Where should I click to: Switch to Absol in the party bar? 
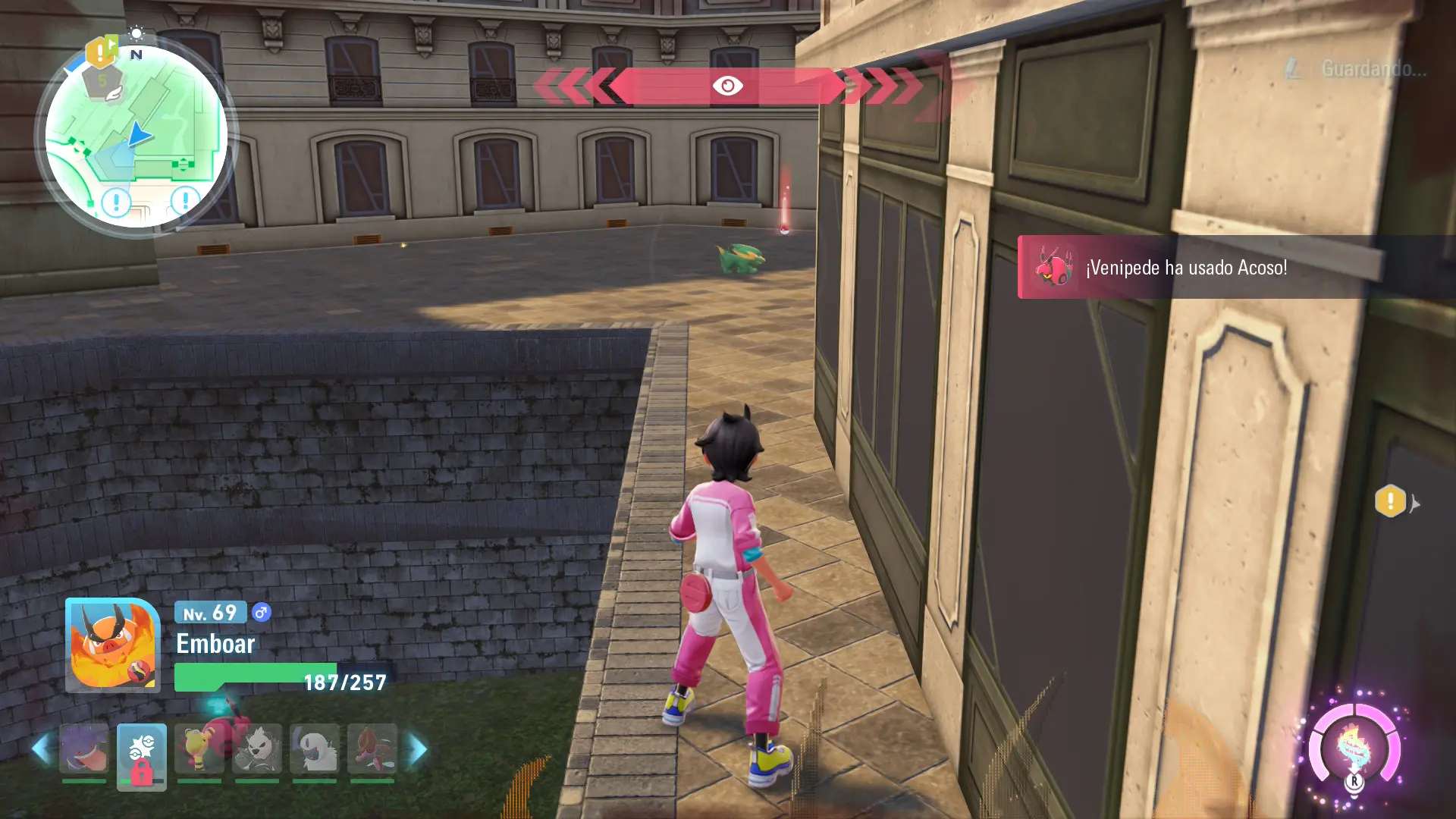coord(315,748)
